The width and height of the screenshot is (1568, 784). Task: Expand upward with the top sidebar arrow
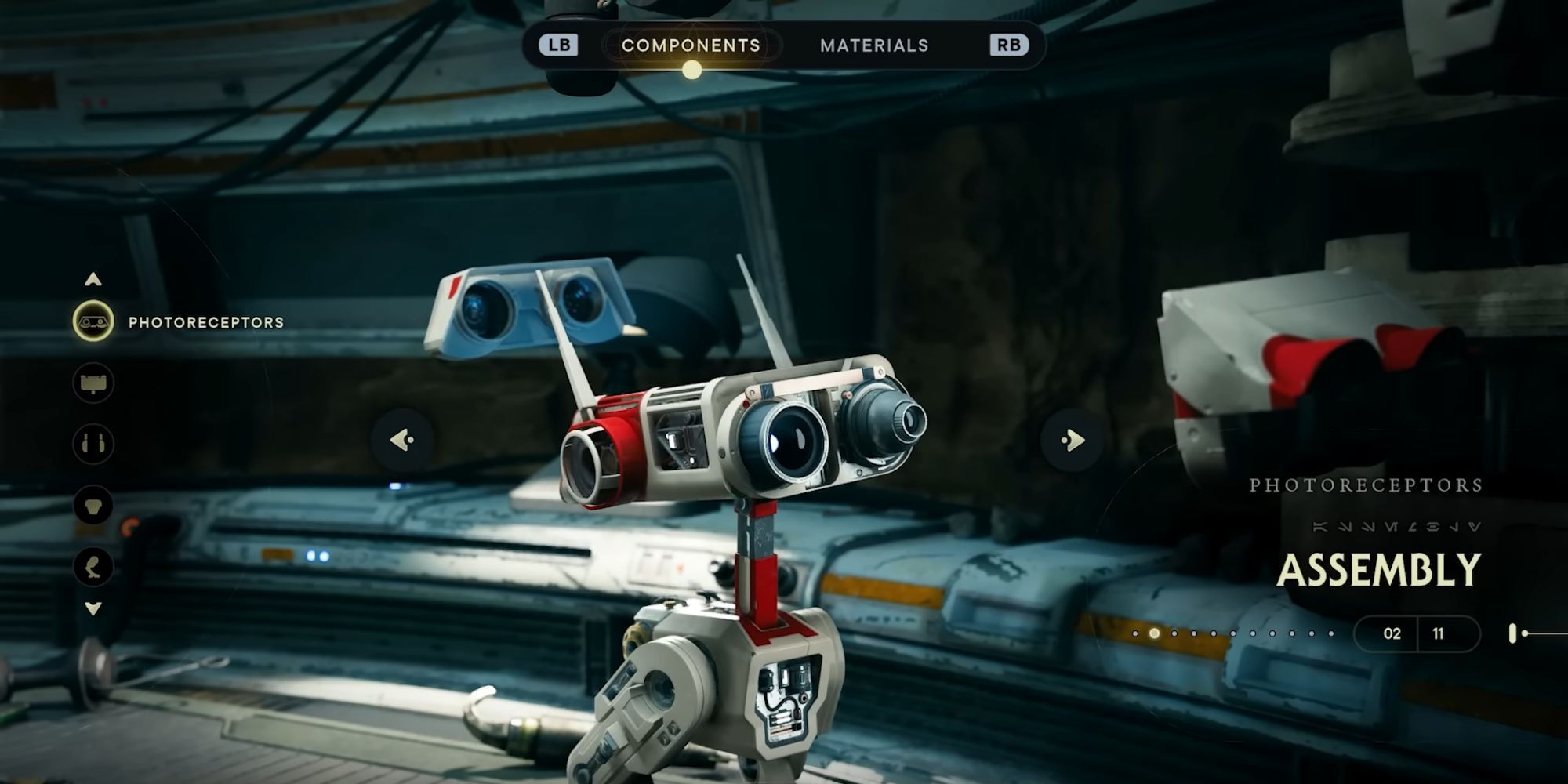coord(92,278)
